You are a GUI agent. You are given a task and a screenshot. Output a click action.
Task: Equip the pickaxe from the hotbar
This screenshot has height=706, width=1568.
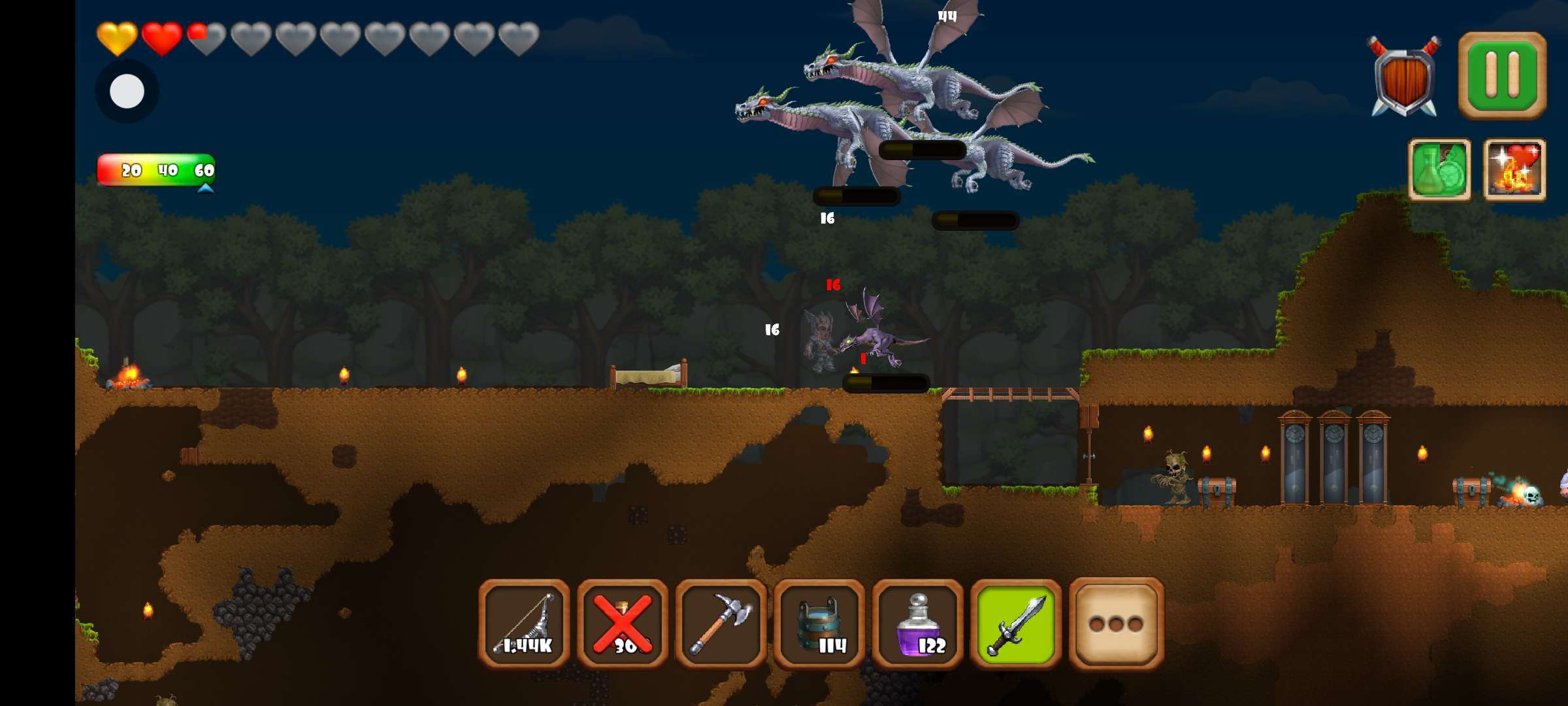721,624
